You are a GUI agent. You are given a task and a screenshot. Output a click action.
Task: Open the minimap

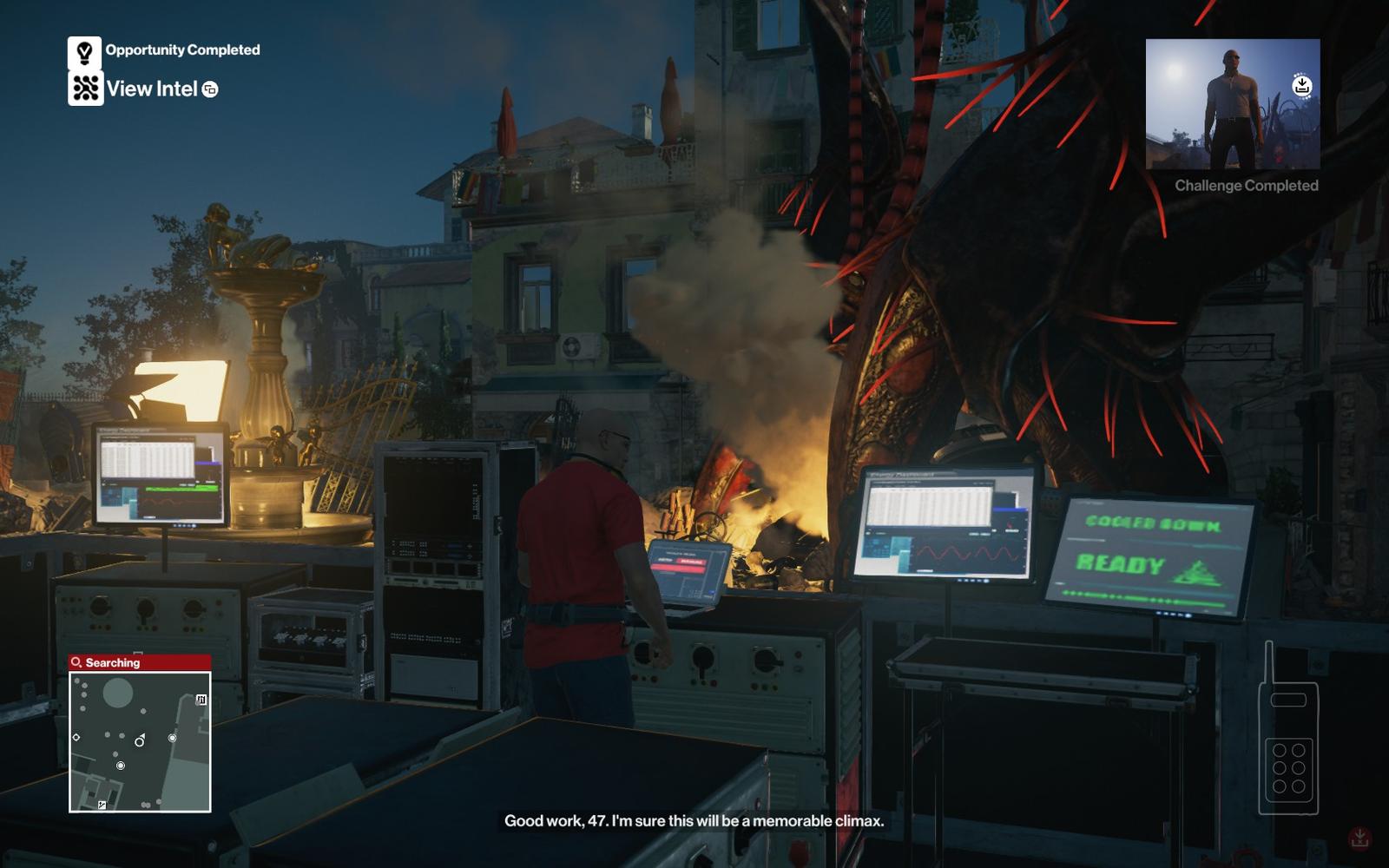140,742
